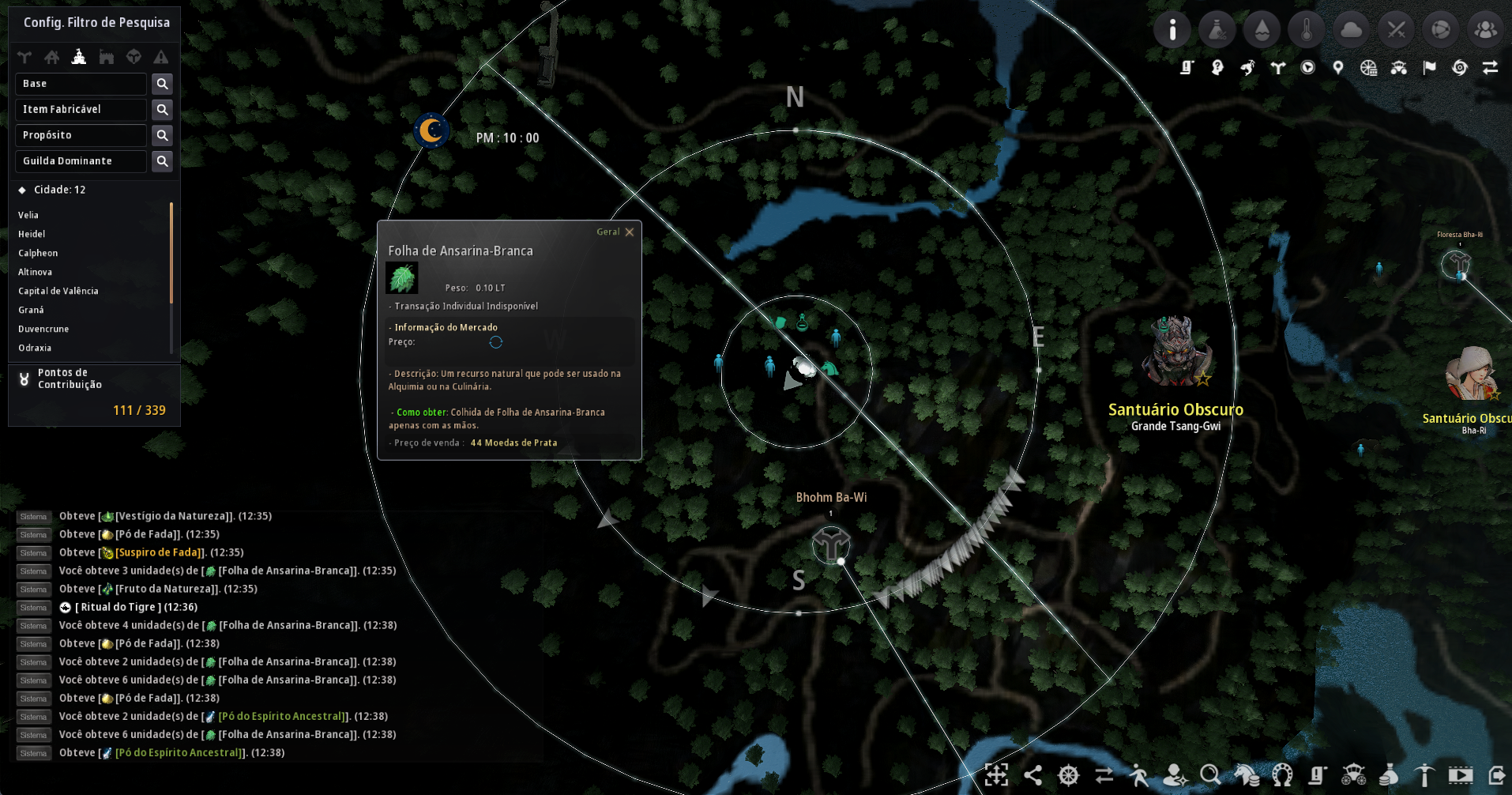The image size is (1512, 795).
Task: Click the exit arrow icon in bottom toolbar
Action: pyautogui.click(x=1496, y=775)
